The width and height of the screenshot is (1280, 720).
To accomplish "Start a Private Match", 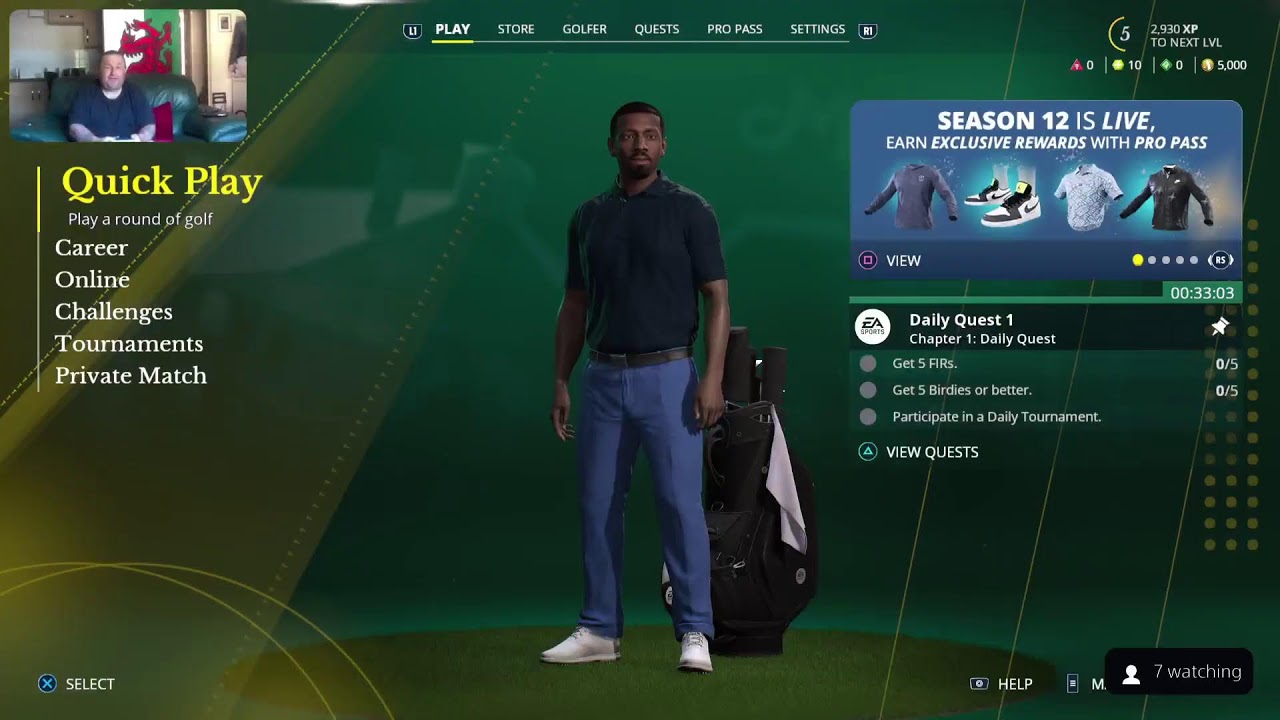I will (130, 376).
